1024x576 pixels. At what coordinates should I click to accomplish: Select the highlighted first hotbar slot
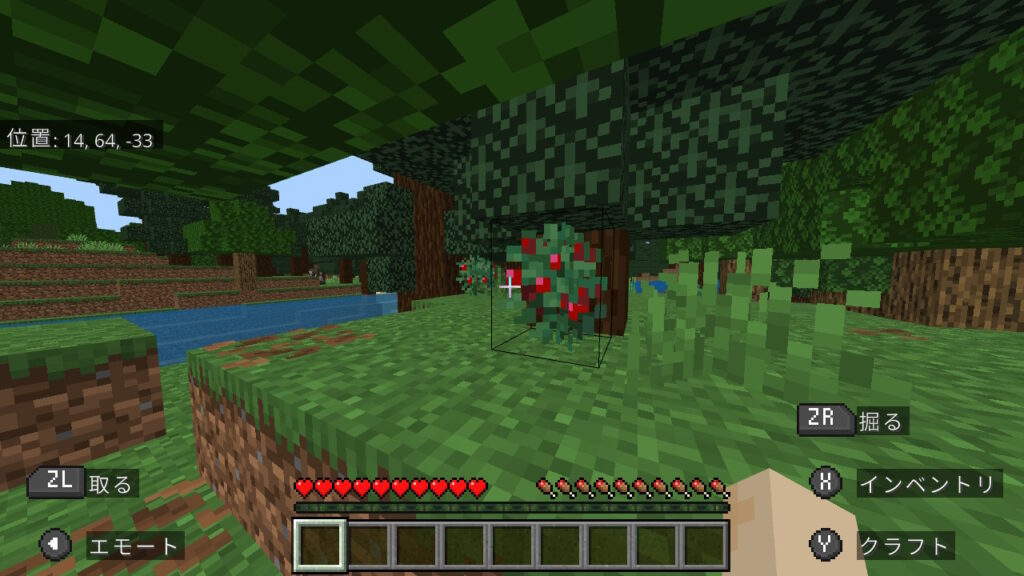tap(321, 545)
